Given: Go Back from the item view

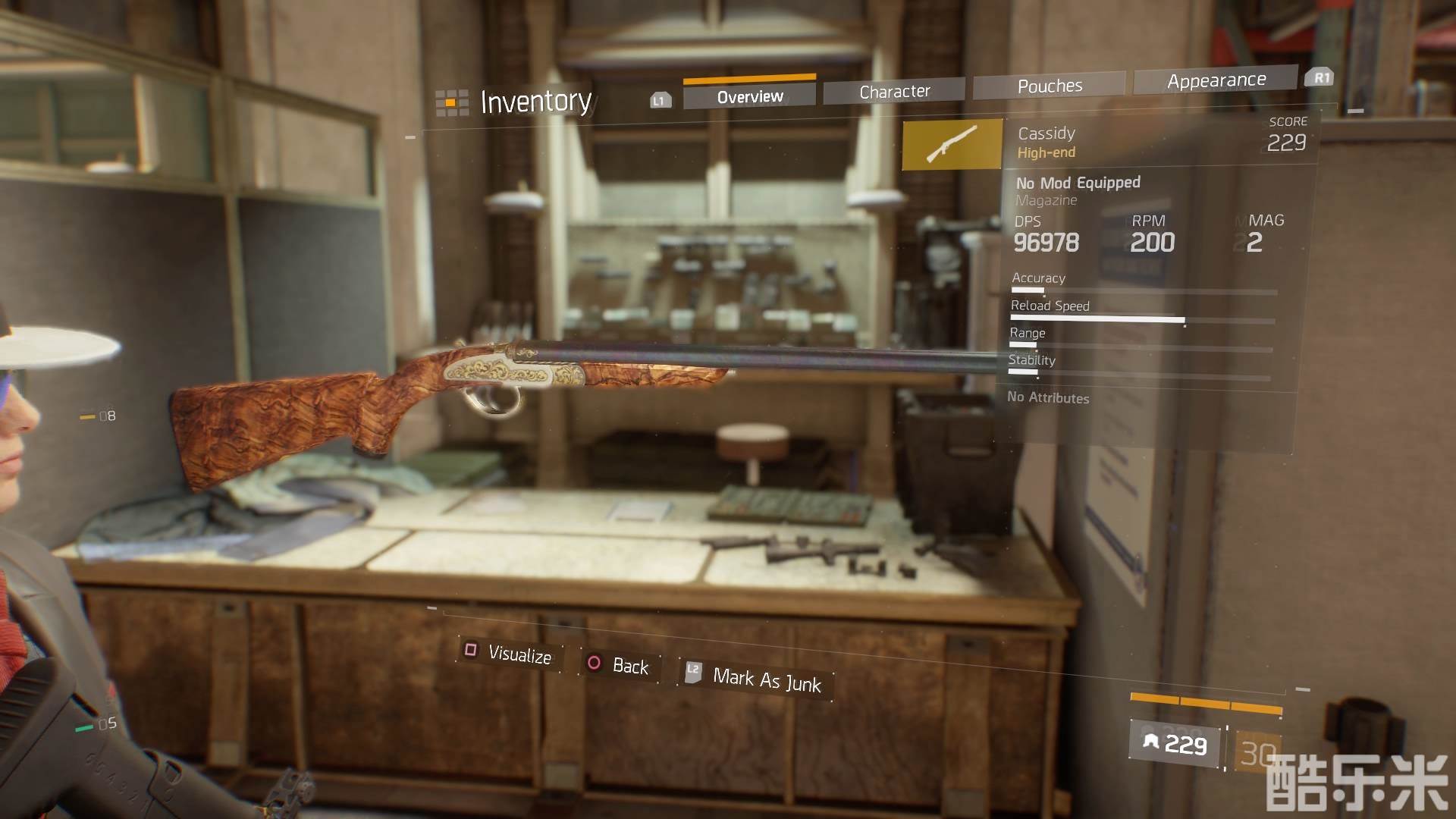Looking at the screenshot, I should point(620,666).
